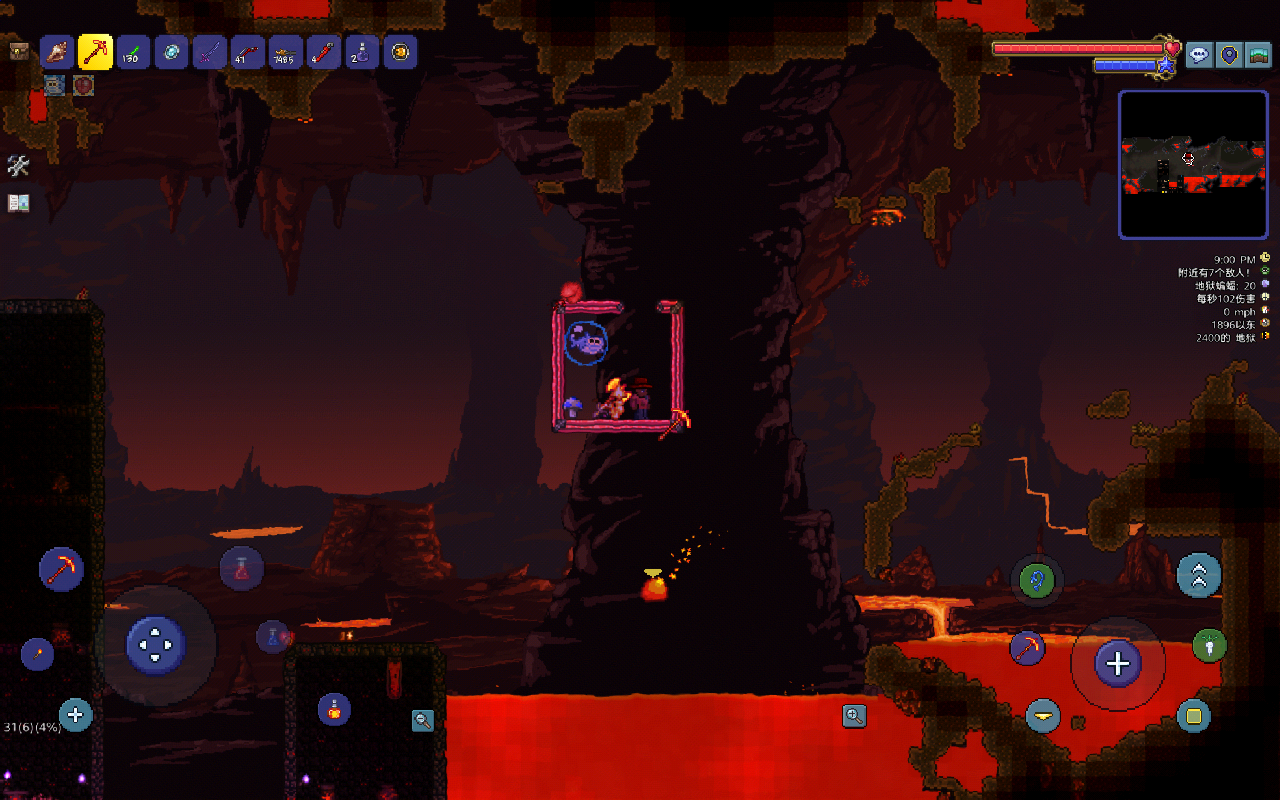This screenshot has height=800, width=1280.
Task: Pick the hotbar slot with 7485 ammo
Action: click(286, 52)
